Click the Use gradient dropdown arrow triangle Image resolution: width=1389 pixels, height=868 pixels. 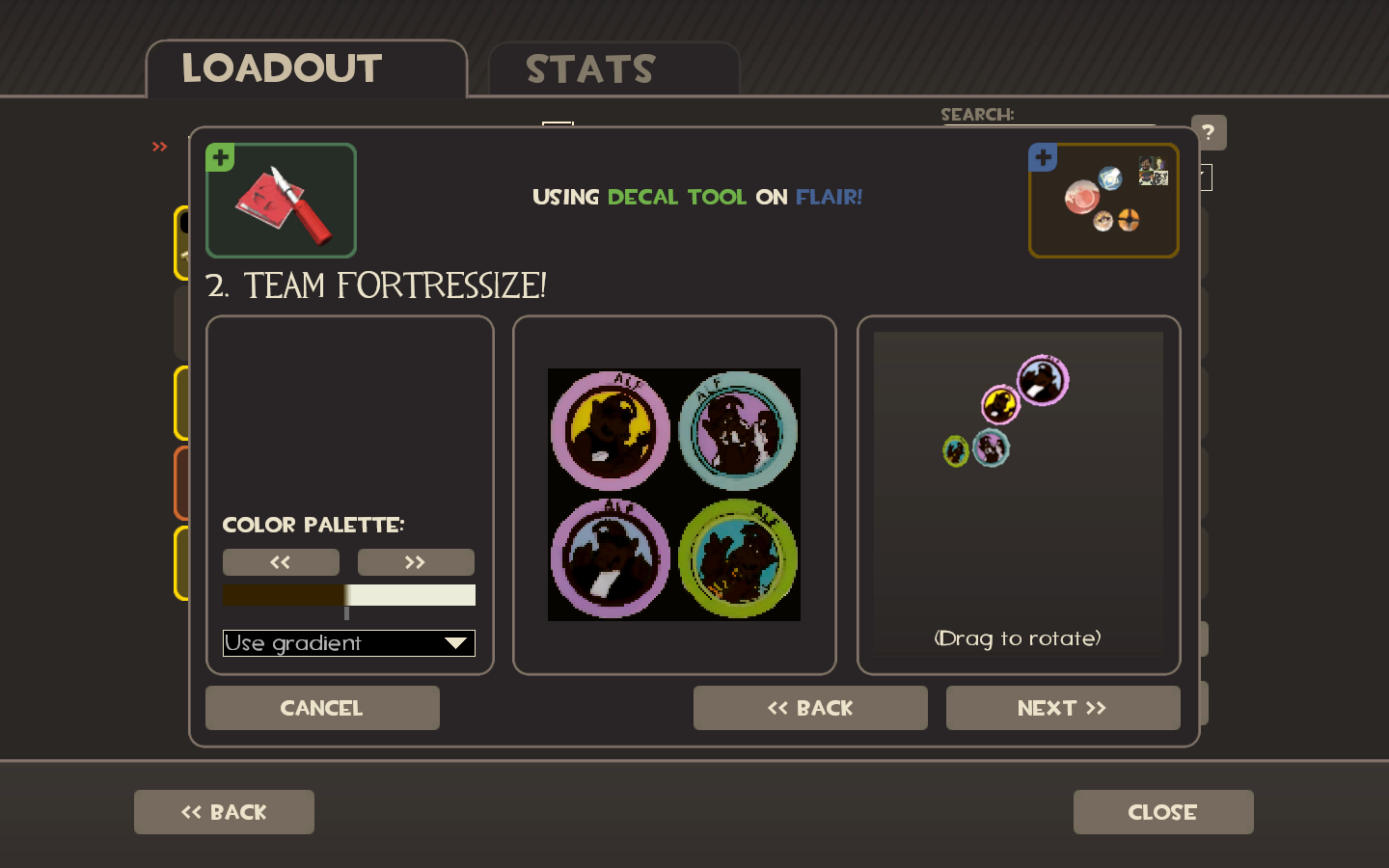point(456,643)
